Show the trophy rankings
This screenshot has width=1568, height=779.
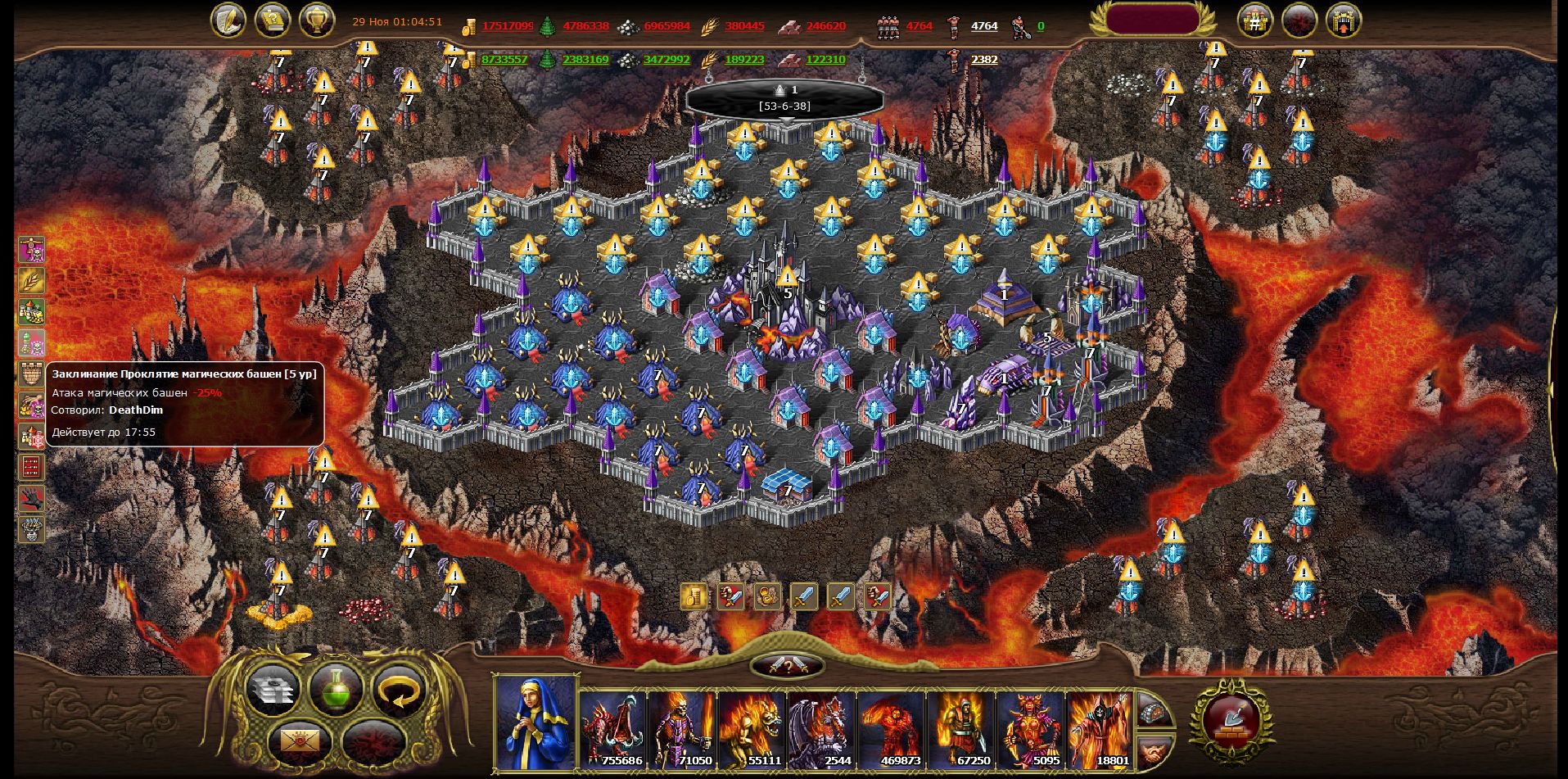(x=317, y=20)
